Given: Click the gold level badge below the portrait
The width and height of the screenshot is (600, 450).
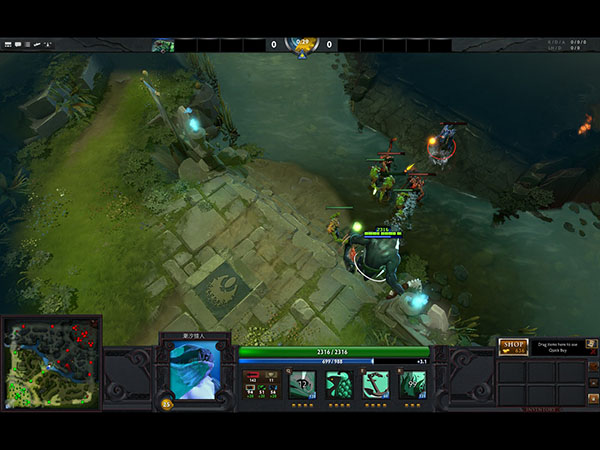Looking at the screenshot, I should tap(166, 404).
